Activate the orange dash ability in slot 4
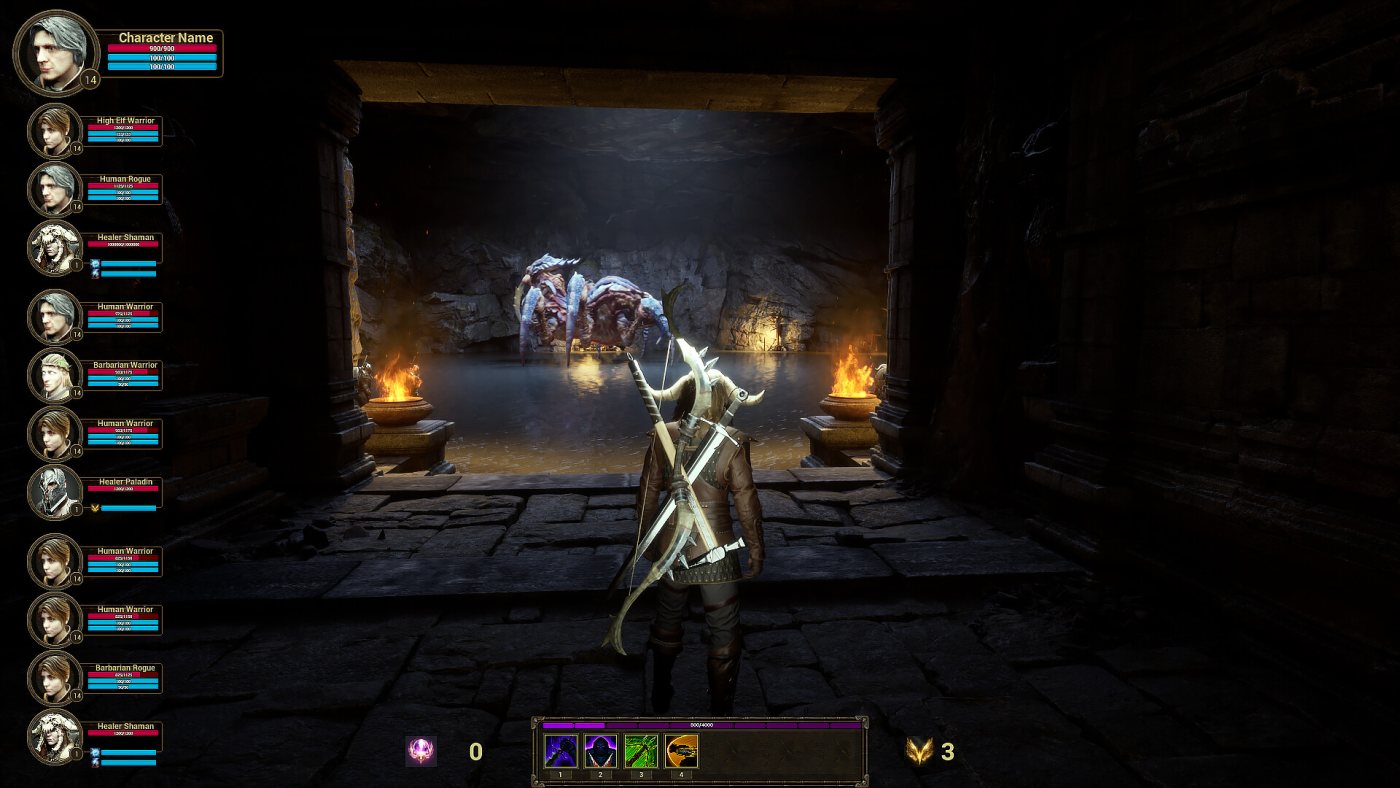Image resolution: width=1400 pixels, height=788 pixels. [x=681, y=751]
